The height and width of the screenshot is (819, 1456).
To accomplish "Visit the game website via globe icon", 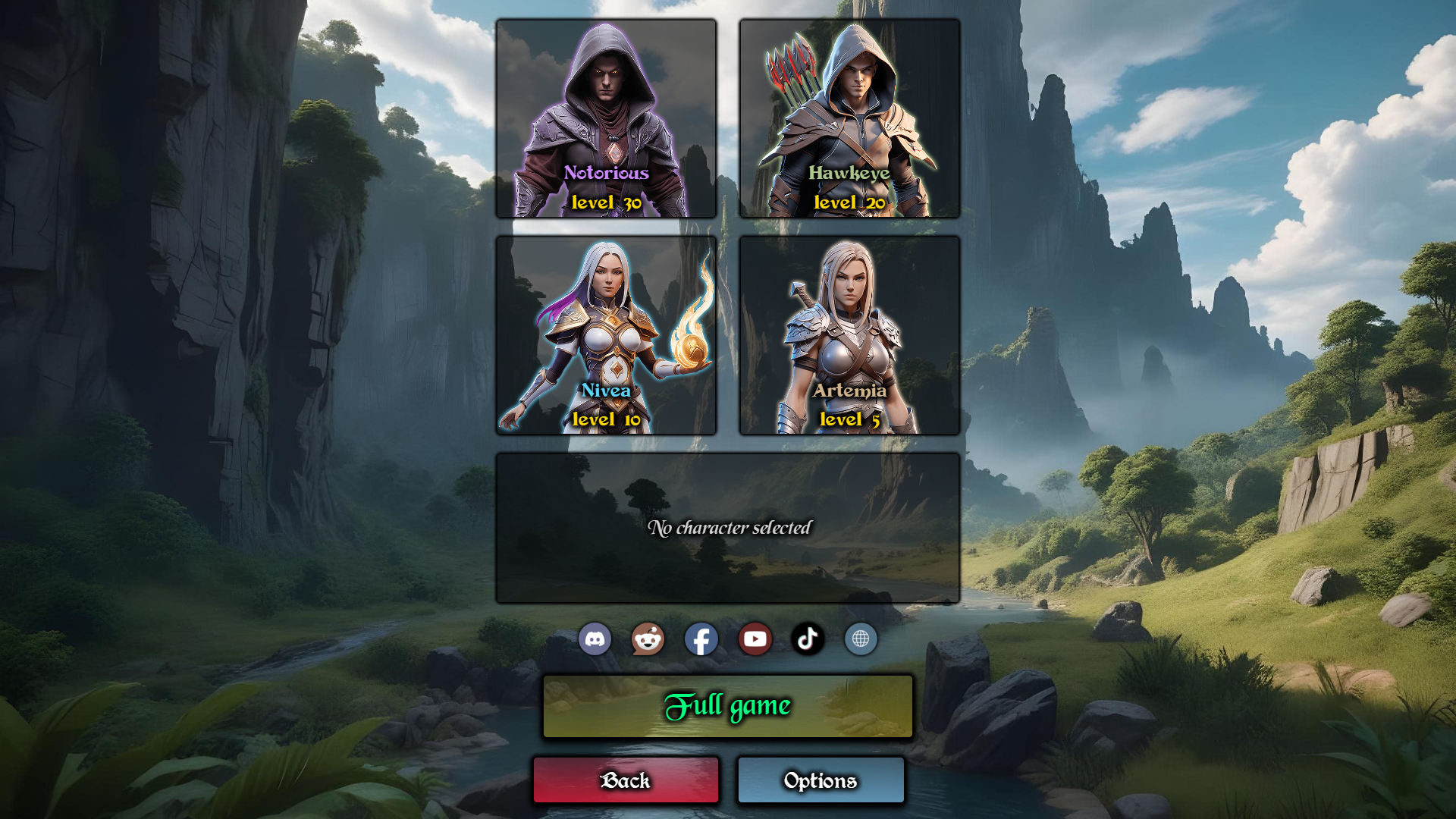I will point(861,639).
